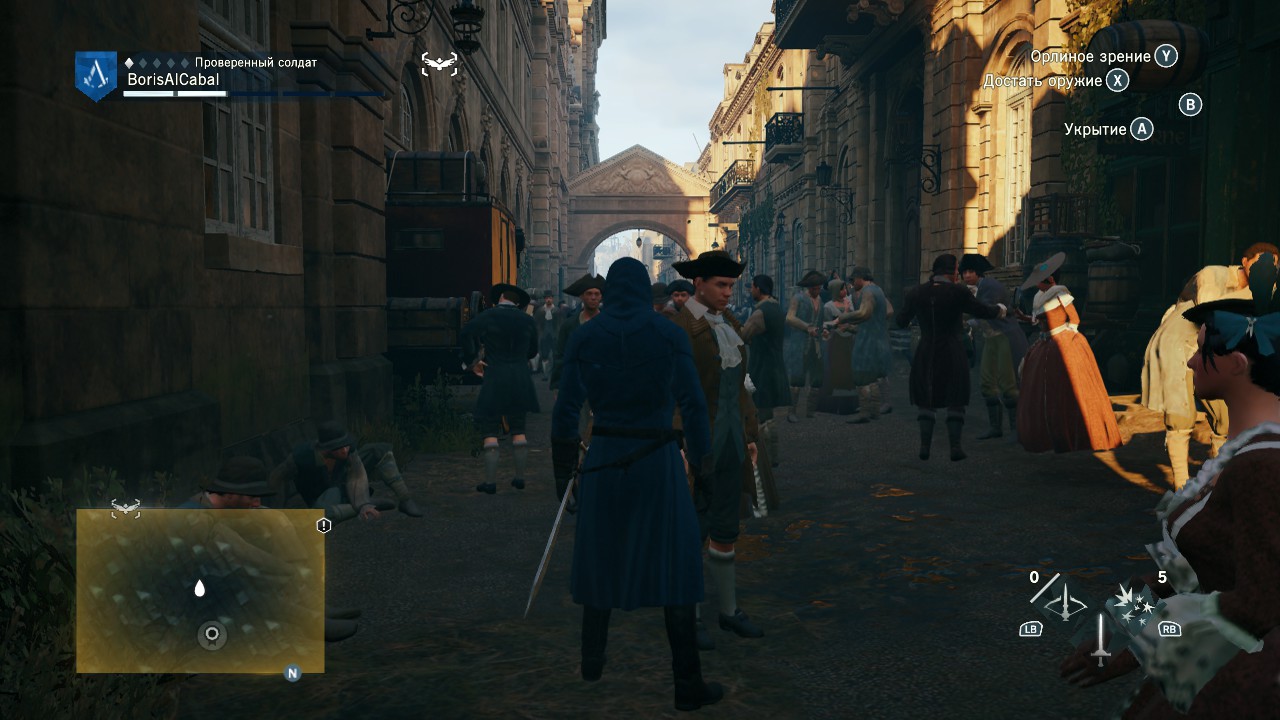1280x720 pixels.
Task: Click the player name BorisAlCabal
Action: pos(174,78)
